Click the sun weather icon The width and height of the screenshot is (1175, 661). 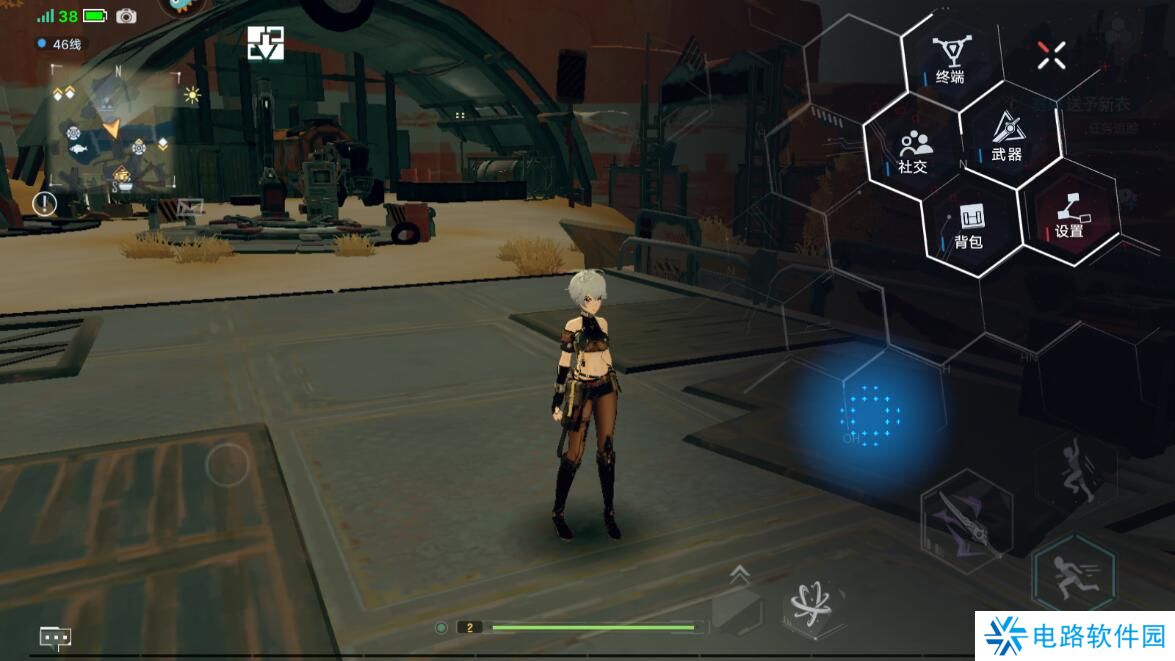(192, 95)
